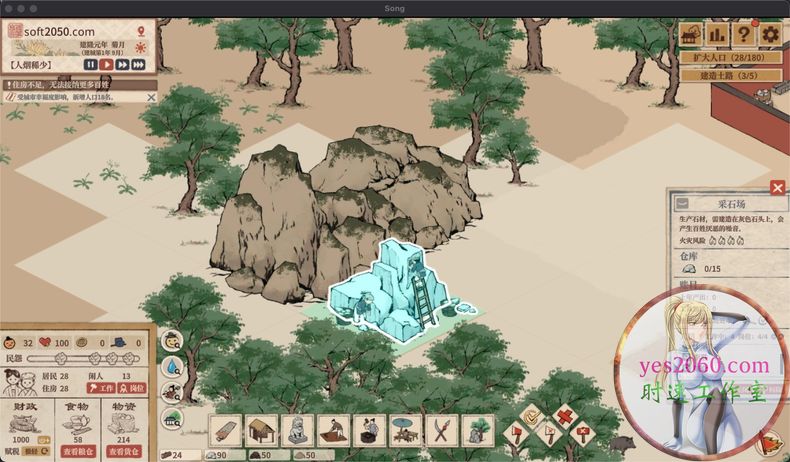This screenshot has height=462, width=790.
Task: Choose the stone lion statue category
Action: [298, 430]
